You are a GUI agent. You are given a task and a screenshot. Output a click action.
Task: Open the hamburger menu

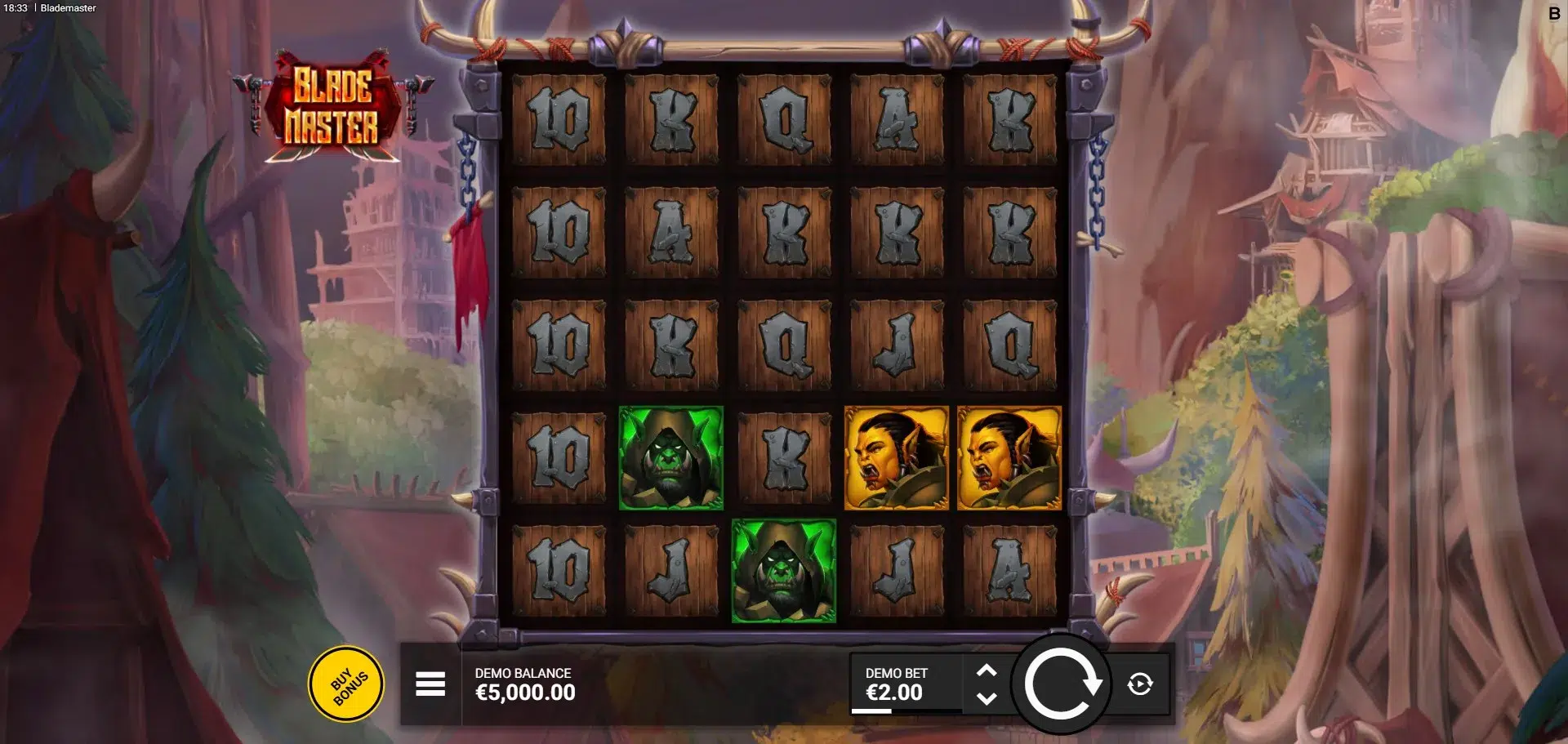coord(430,684)
